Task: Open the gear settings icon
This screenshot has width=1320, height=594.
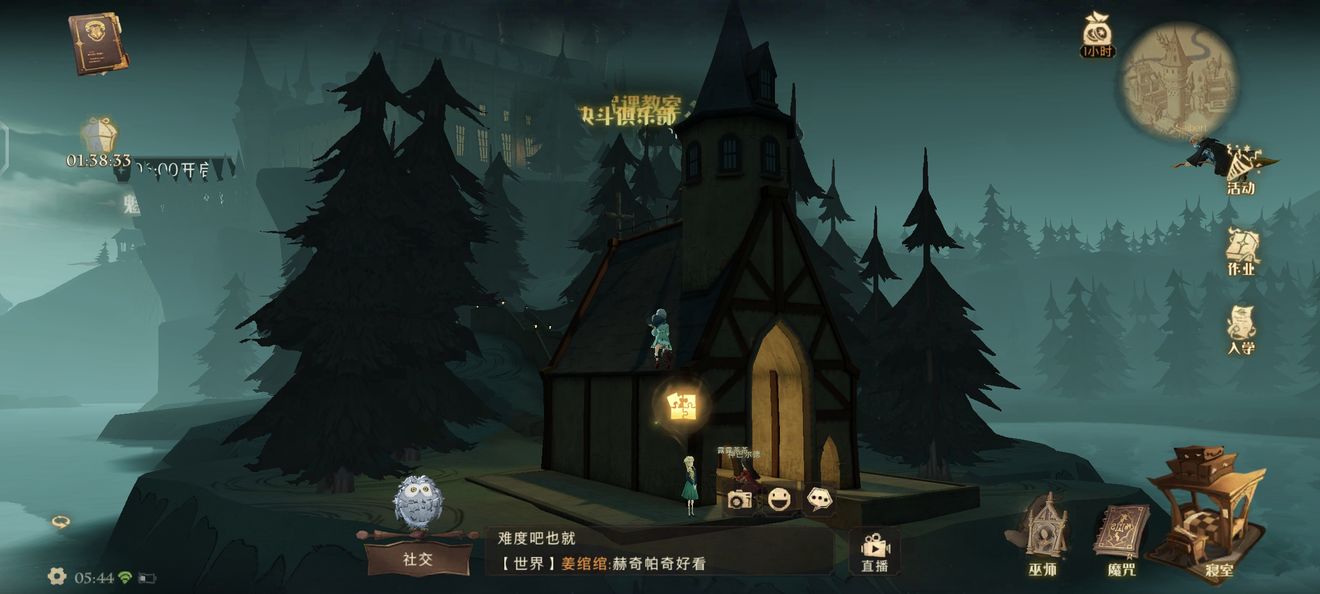Action: (57, 576)
